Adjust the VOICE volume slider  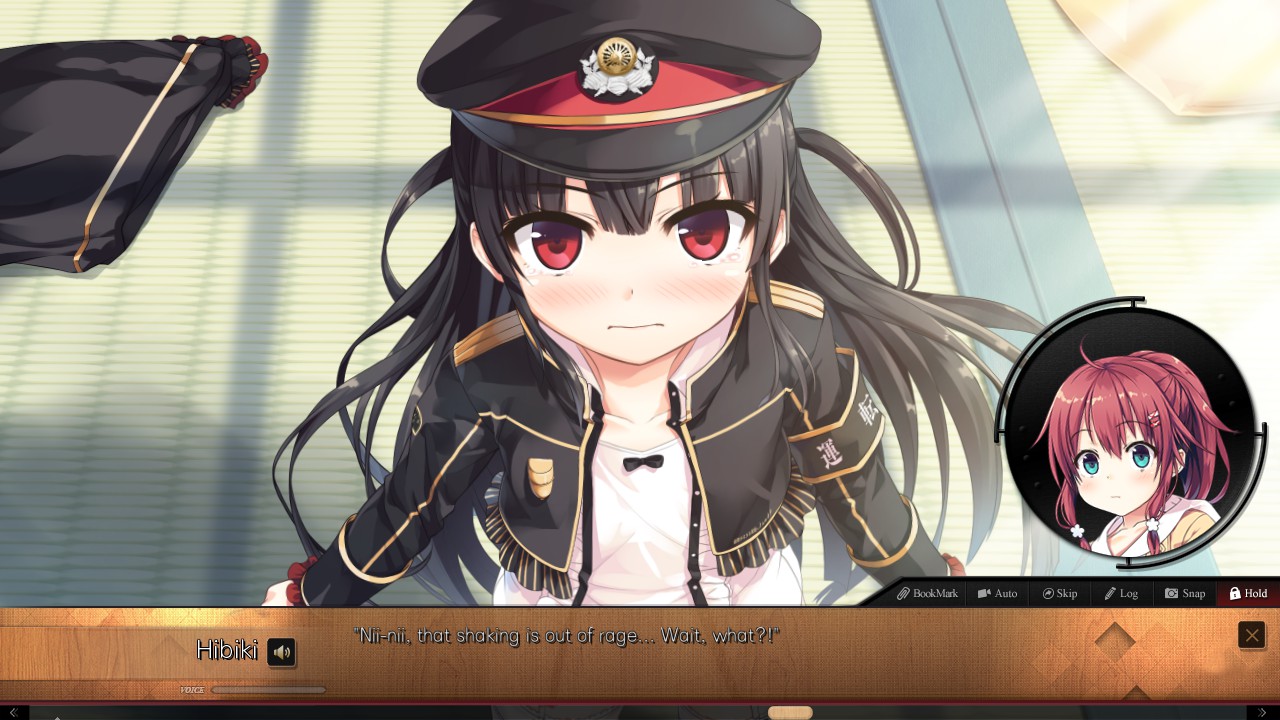270,689
